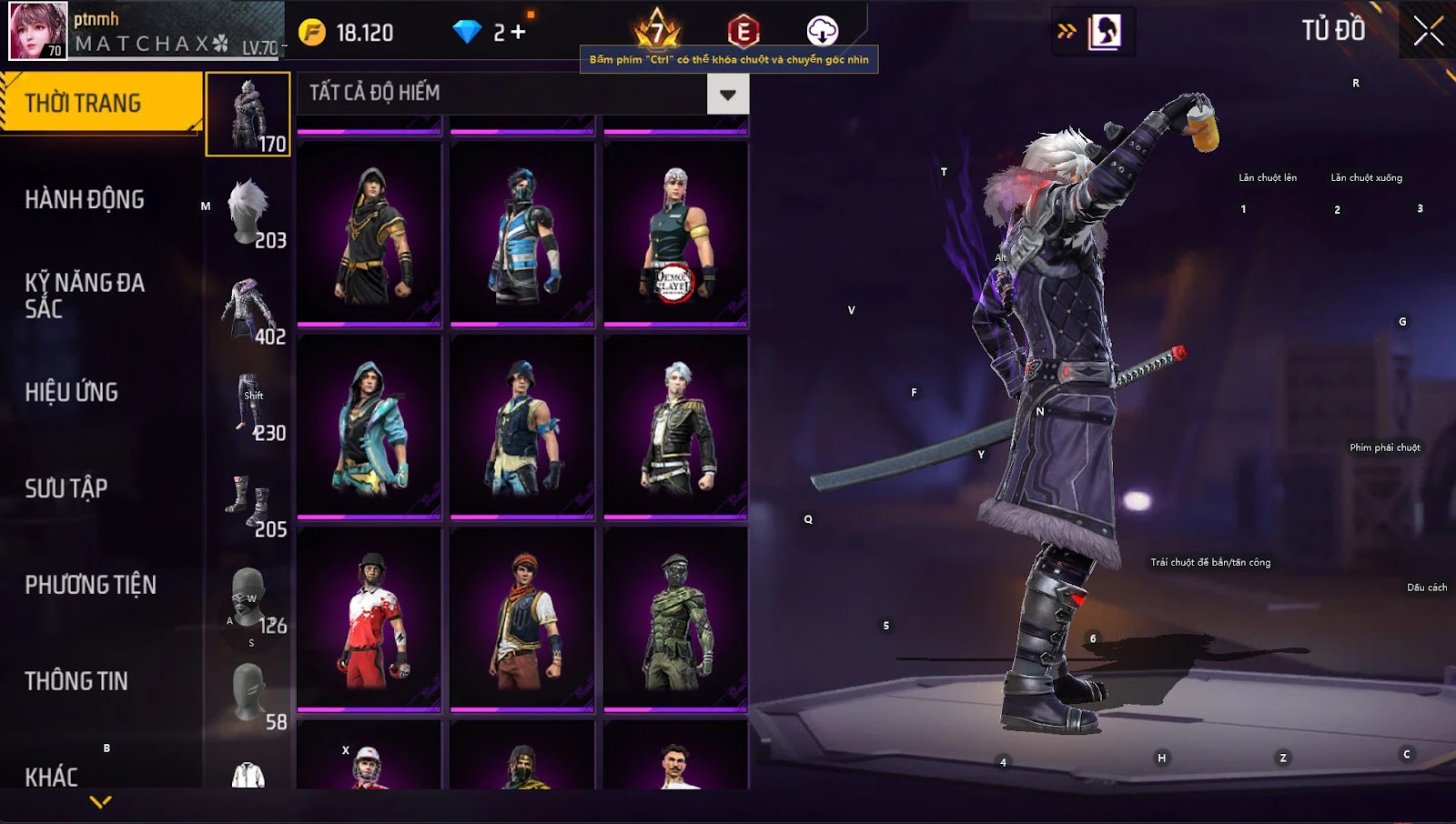Show the HIỆU ỨNG section

tap(72, 392)
